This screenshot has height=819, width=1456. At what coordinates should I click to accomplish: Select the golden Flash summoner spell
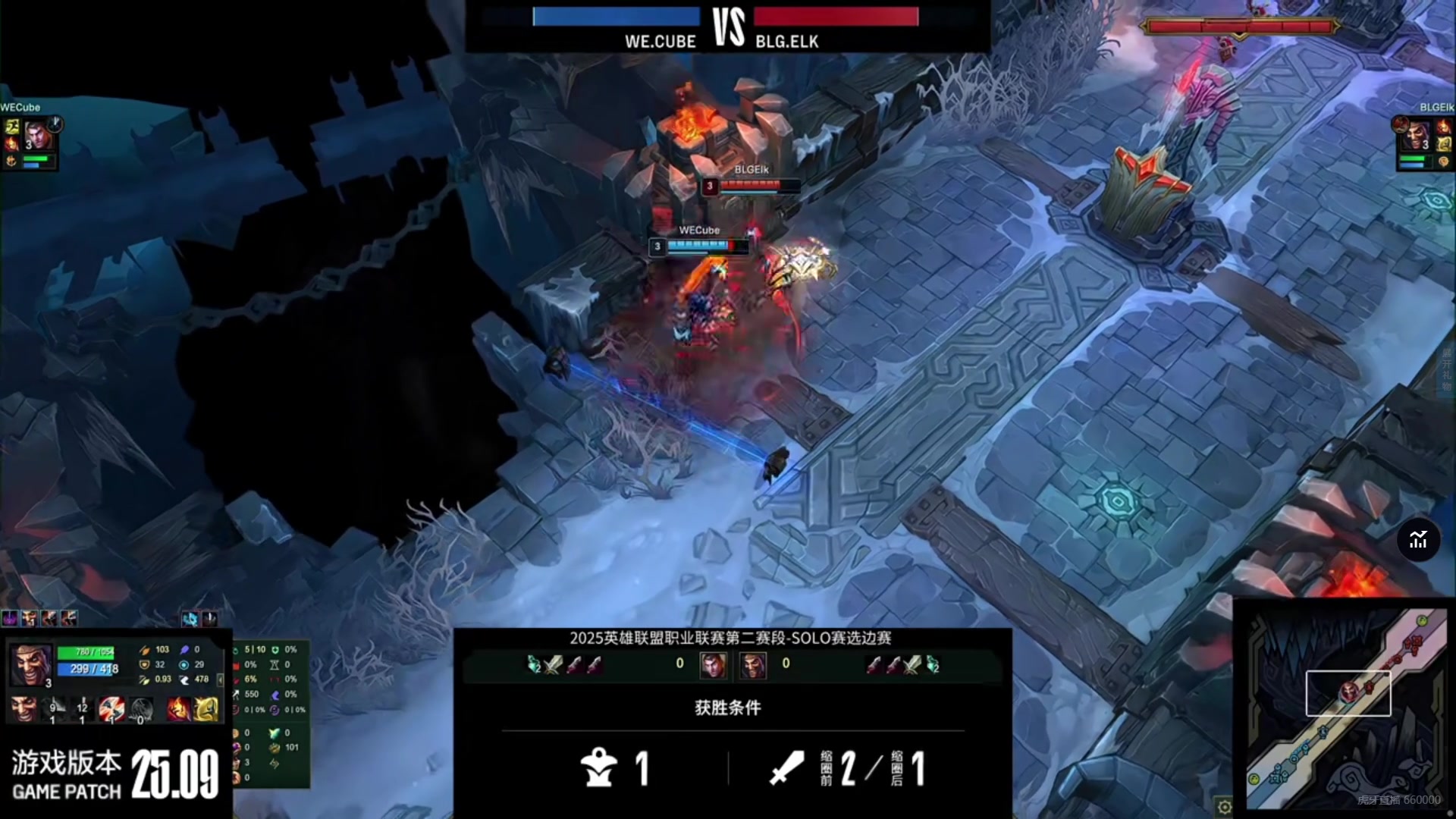point(206,710)
